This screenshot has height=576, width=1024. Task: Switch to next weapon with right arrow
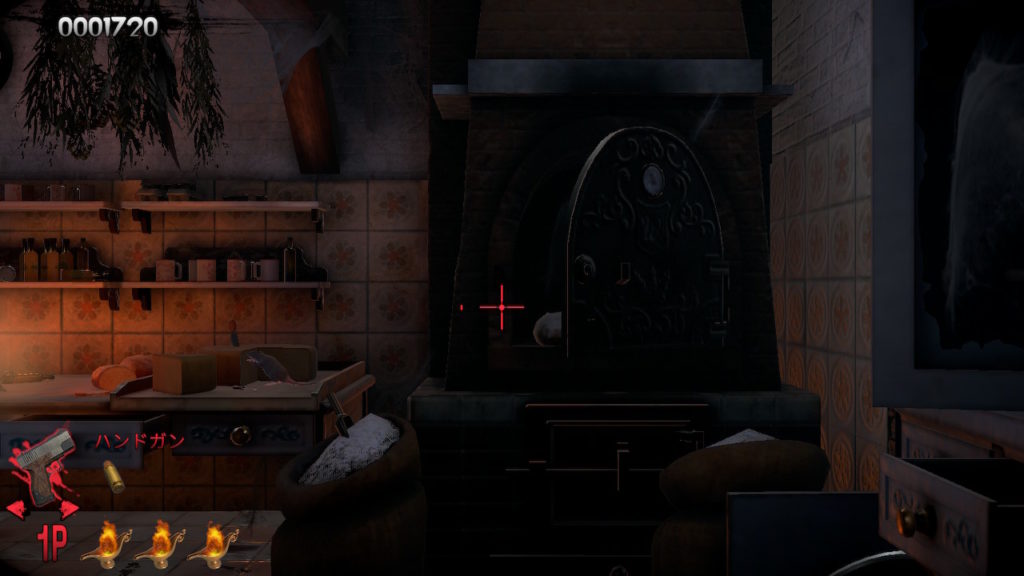[70, 509]
